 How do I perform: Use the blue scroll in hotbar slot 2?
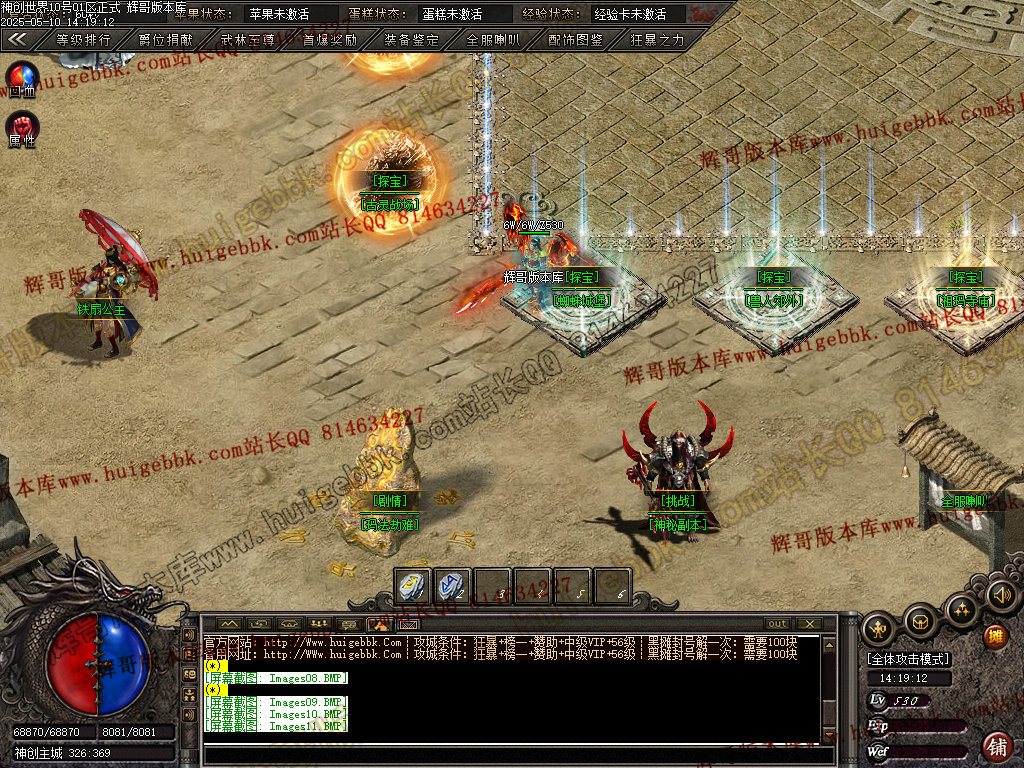tap(453, 586)
